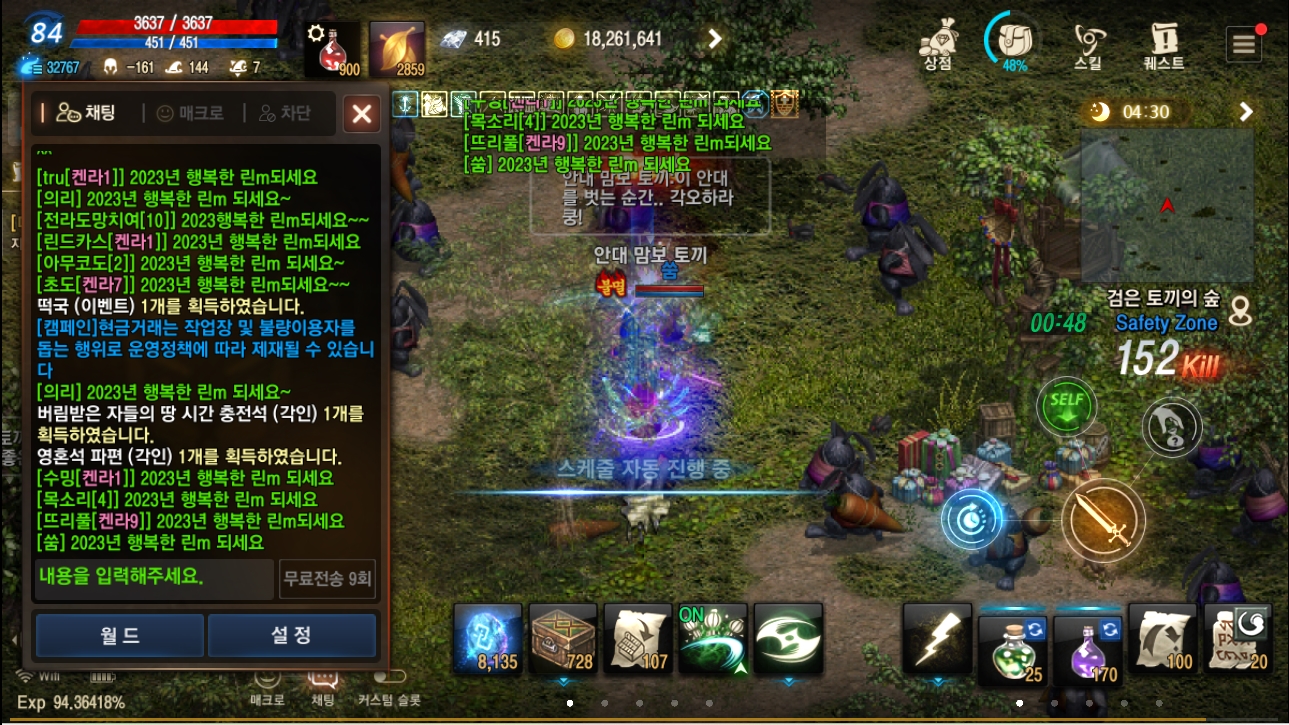Close the chat window
Viewport: 1289px width, 725px height.
pos(361,114)
